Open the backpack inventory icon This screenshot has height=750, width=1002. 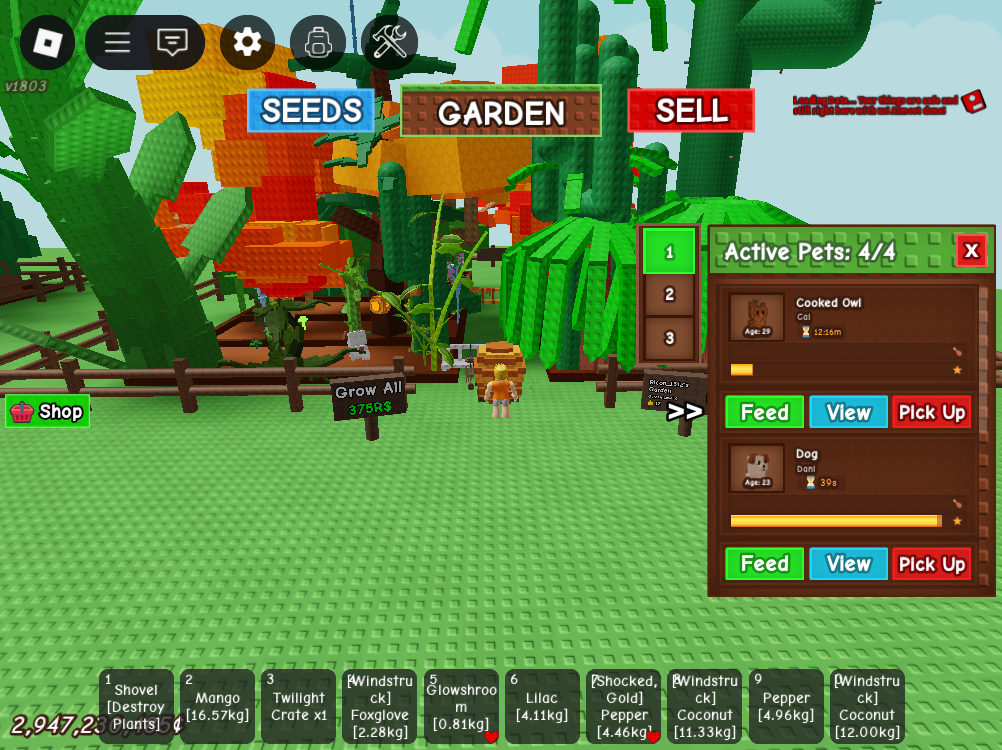318,42
